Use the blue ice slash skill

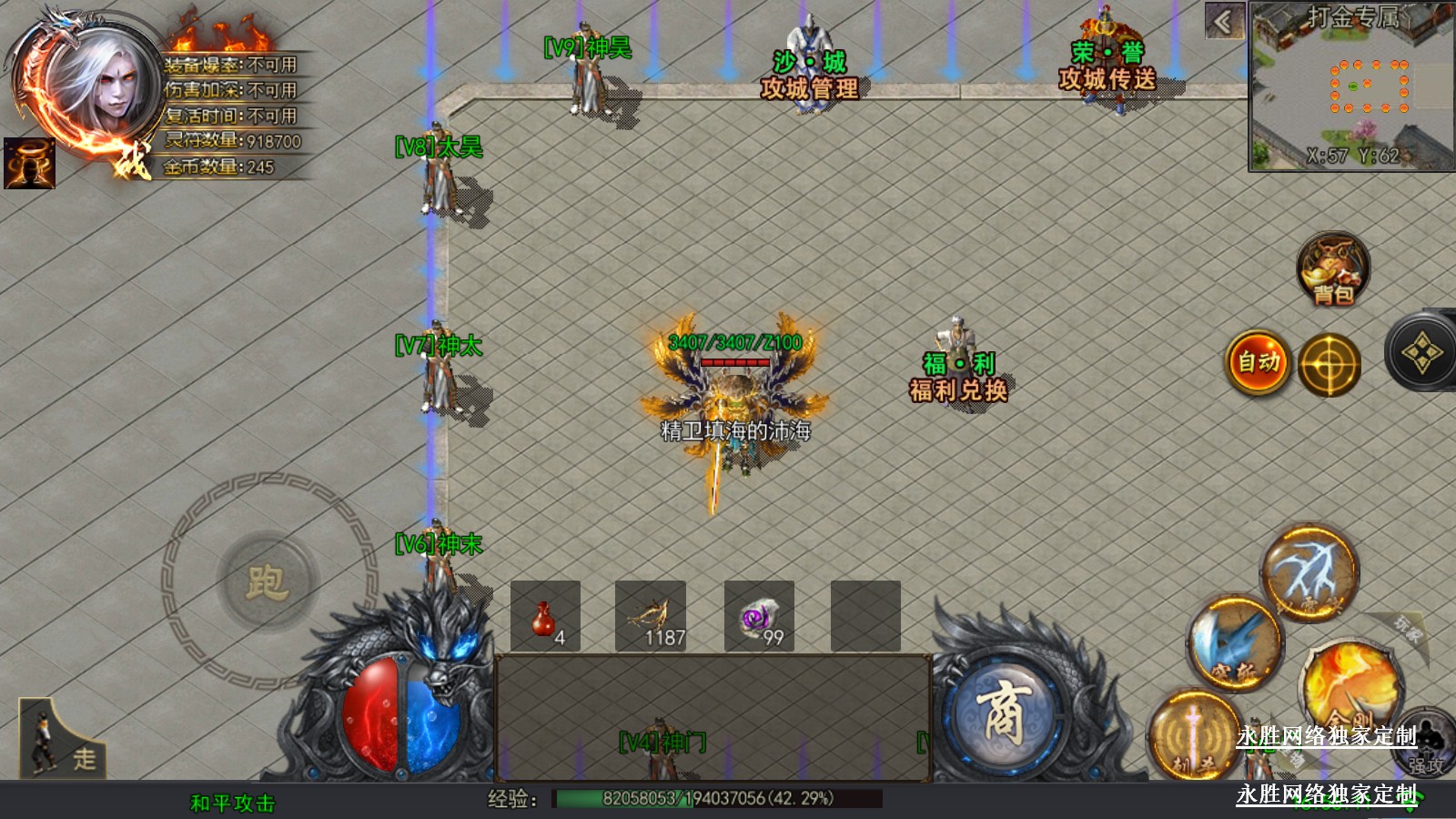(x=1234, y=642)
